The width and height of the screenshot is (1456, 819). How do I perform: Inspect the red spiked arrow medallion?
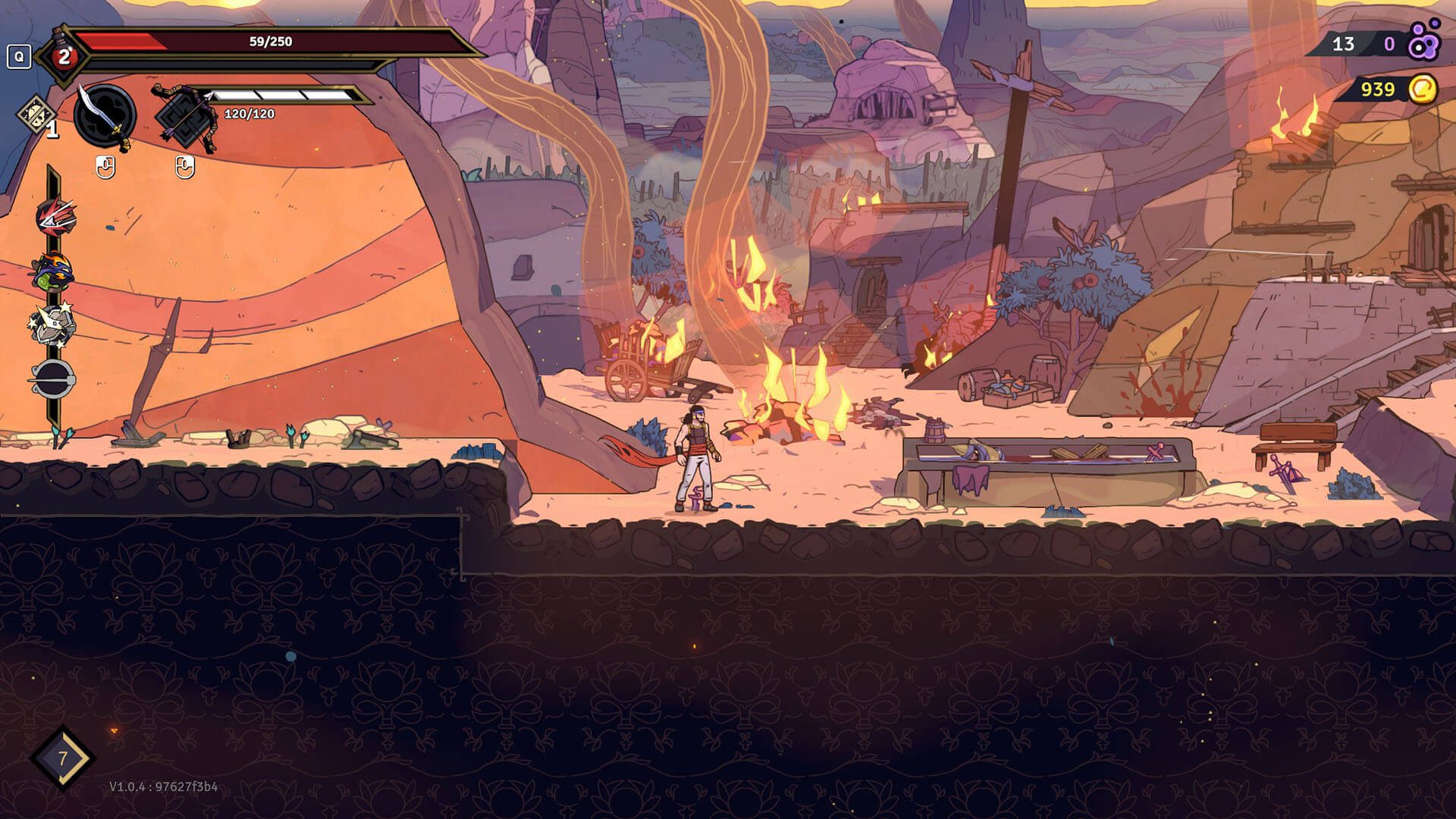pos(55,216)
